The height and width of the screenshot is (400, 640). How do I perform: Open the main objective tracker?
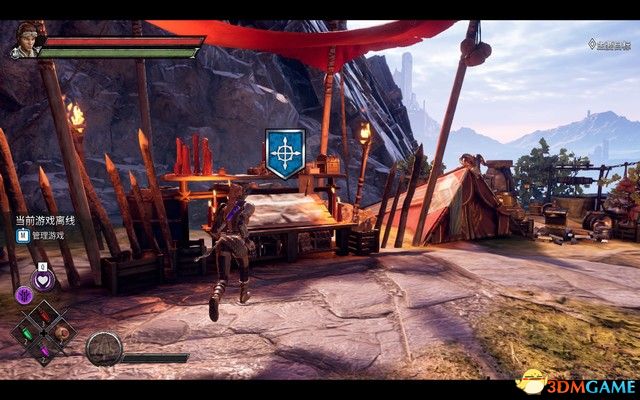[x=608, y=44]
